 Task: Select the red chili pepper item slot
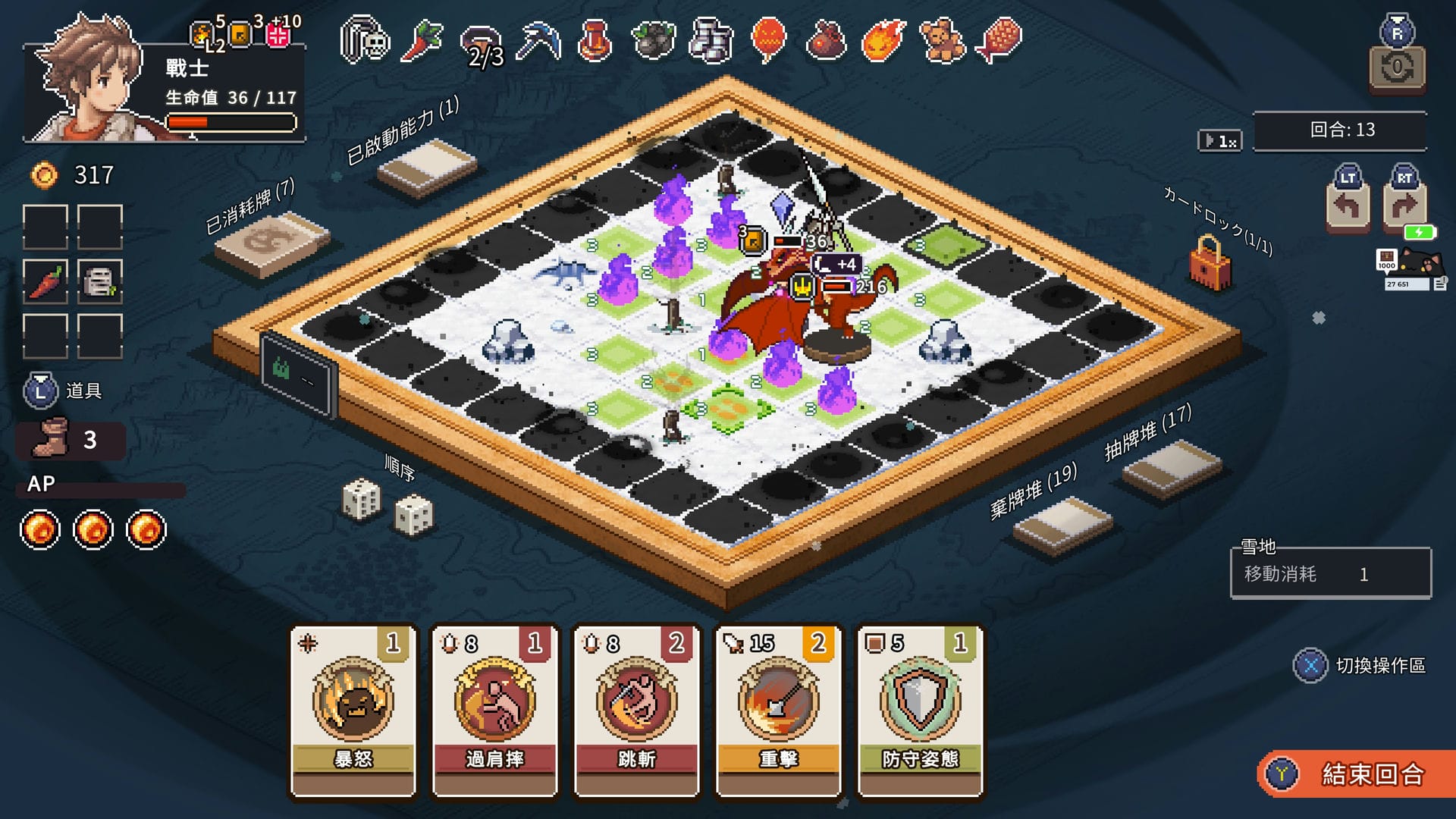coord(45,281)
